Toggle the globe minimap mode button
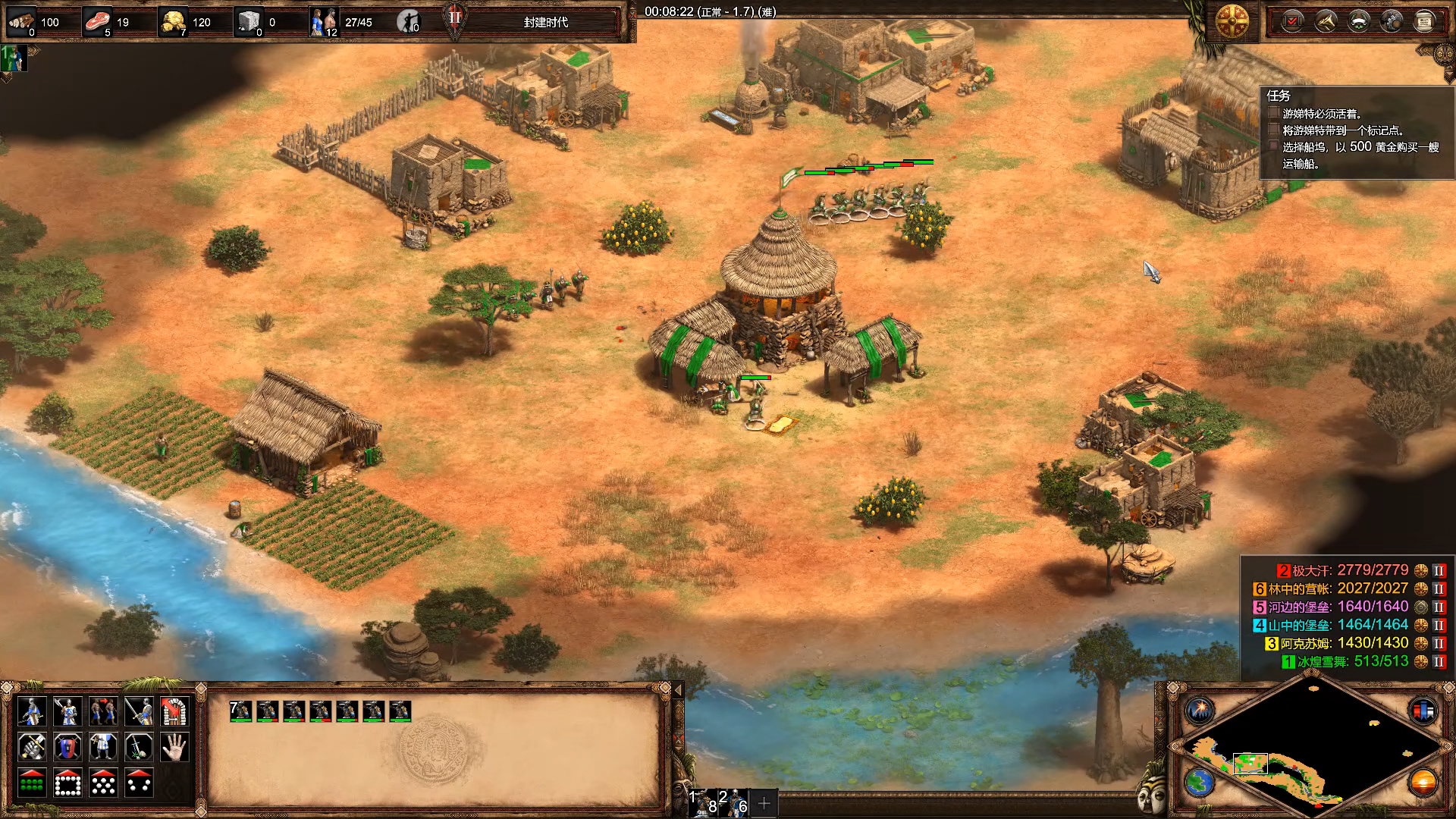This screenshot has height=819, width=1456. (1200, 782)
